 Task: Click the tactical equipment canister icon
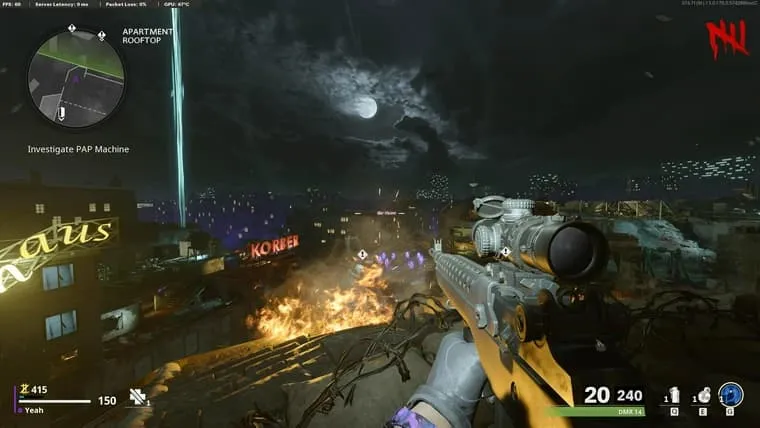(674, 395)
